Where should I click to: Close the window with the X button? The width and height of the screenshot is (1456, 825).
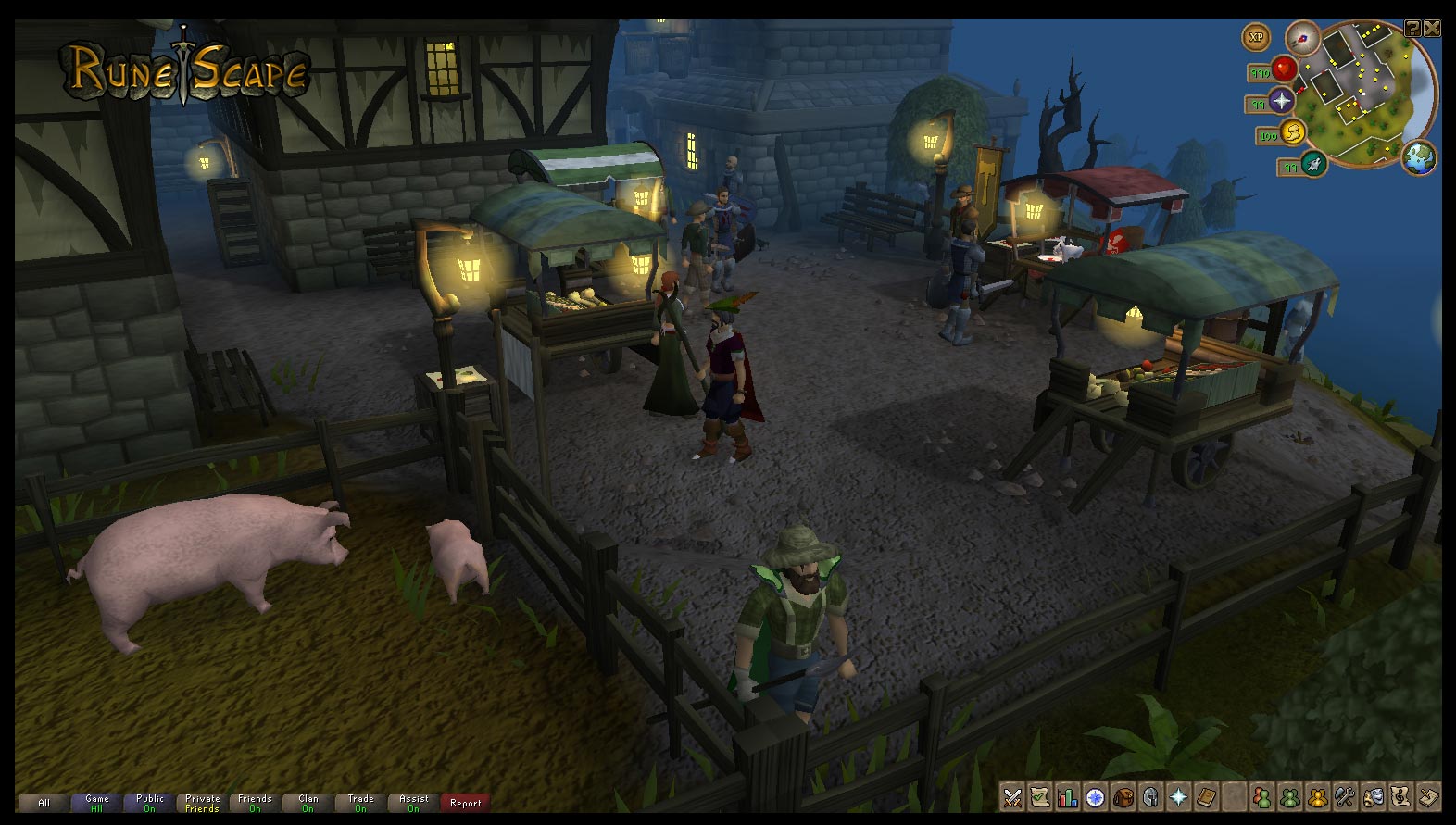coord(1432,29)
